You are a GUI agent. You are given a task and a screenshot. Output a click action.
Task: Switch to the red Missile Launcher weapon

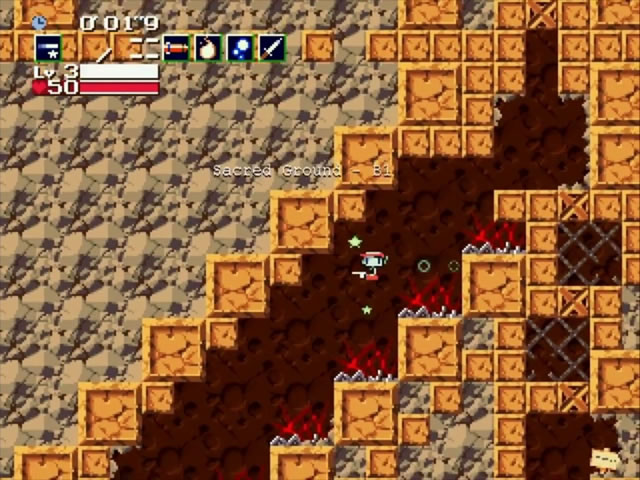[176, 46]
